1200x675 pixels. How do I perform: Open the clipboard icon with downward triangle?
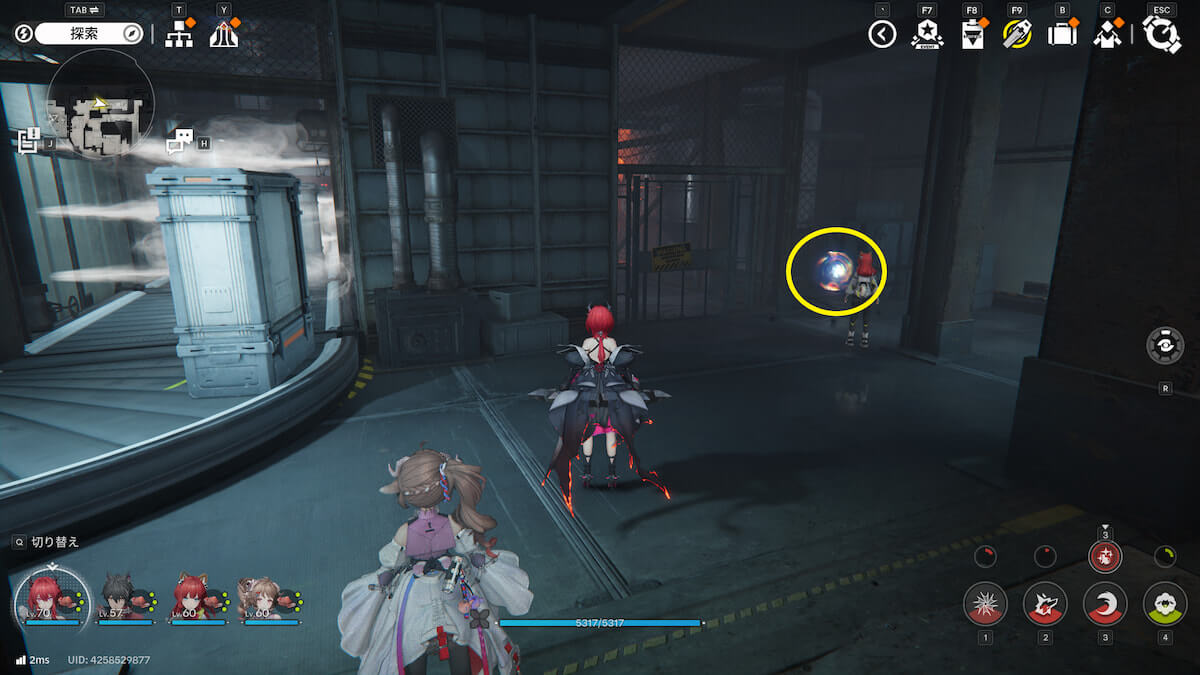click(x=972, y=35)
